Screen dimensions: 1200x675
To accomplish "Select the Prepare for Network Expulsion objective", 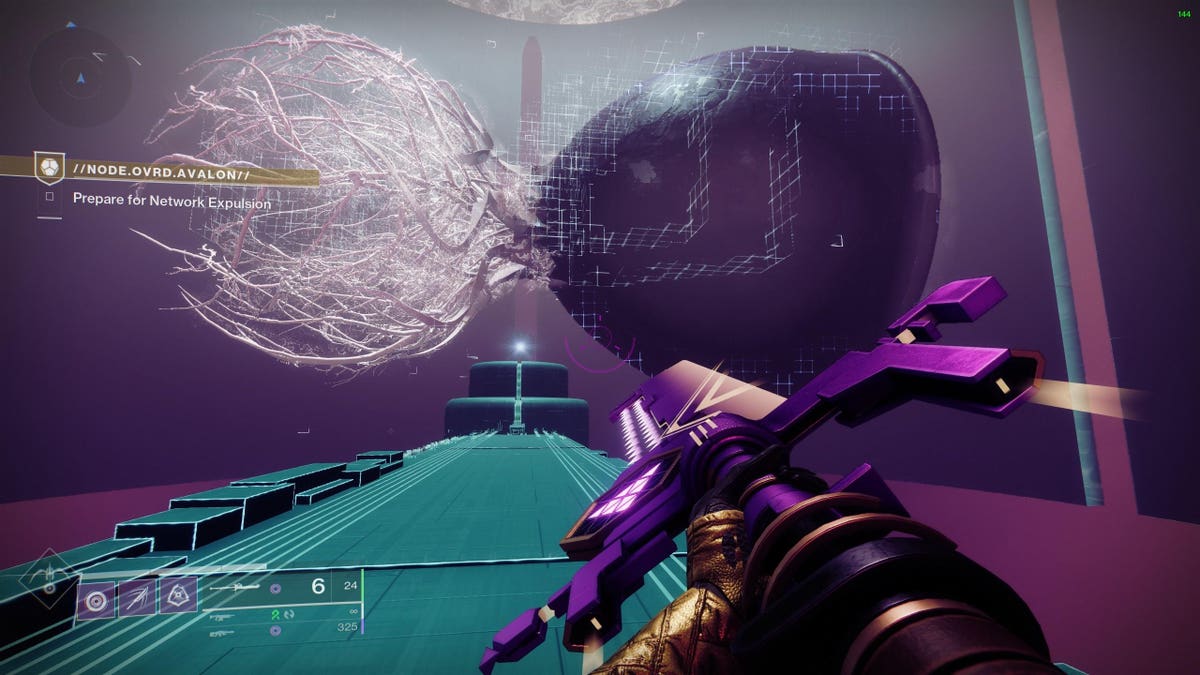I will pyautogui.click(x=171, y=200).
